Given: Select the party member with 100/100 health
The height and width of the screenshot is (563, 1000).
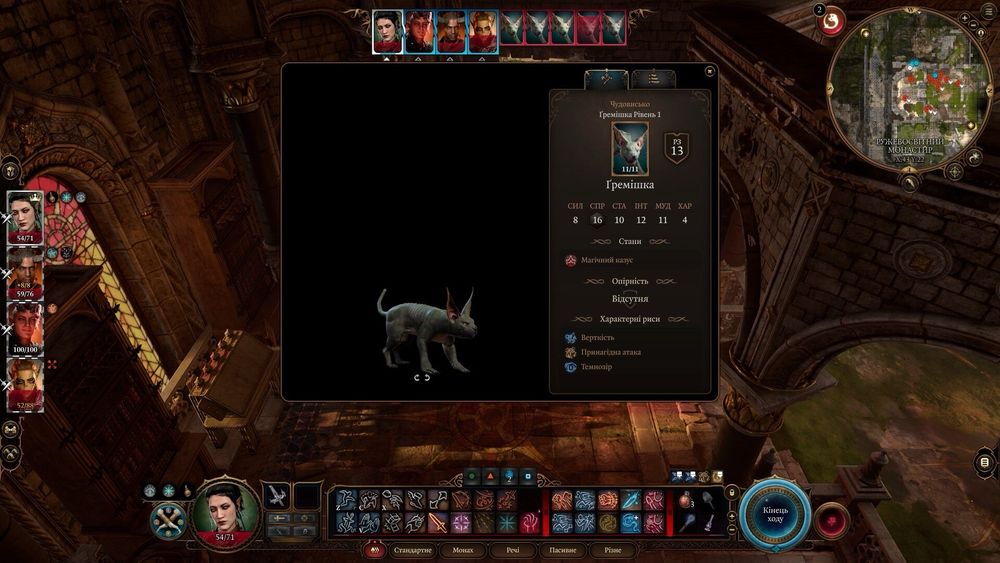Looking at the screenshot, I should [26, 327].
